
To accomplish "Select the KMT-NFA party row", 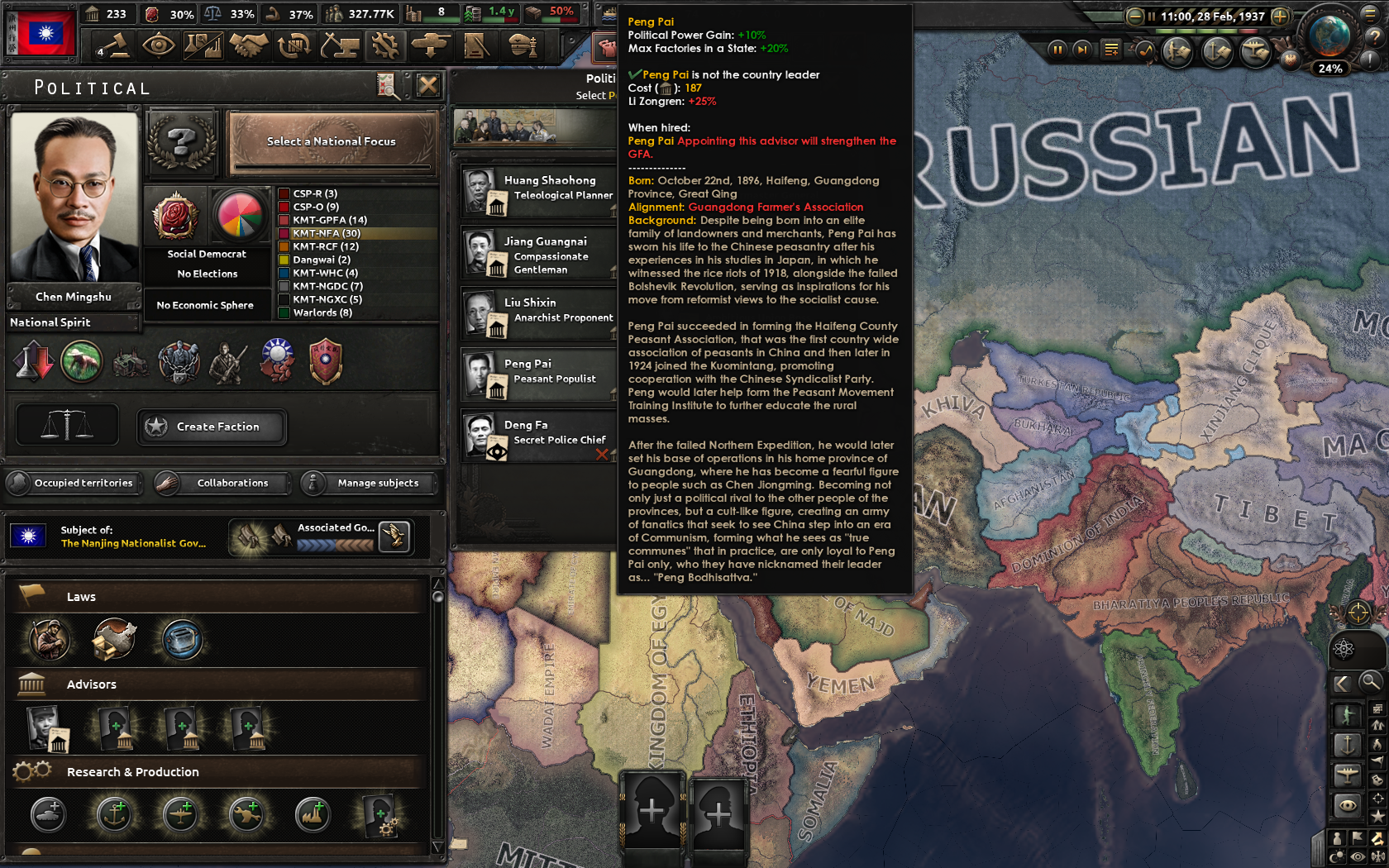I will pos(356,233).
